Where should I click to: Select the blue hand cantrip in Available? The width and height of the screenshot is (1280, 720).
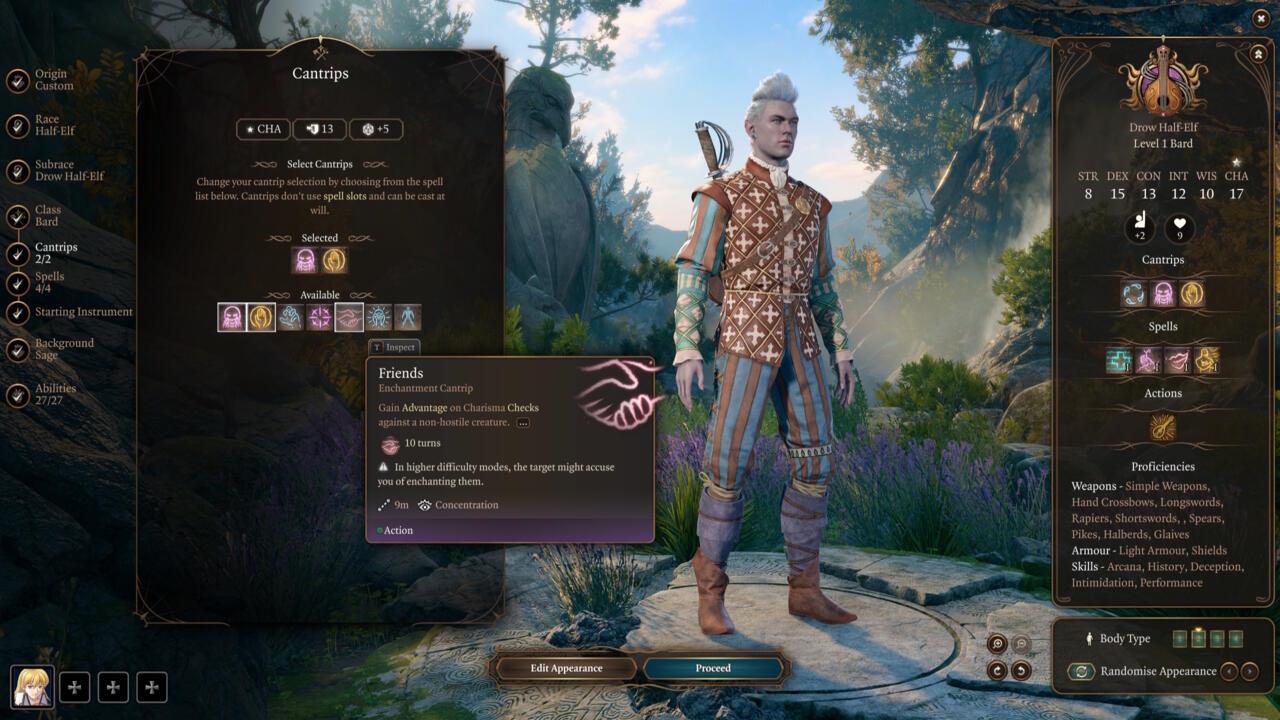291,318
